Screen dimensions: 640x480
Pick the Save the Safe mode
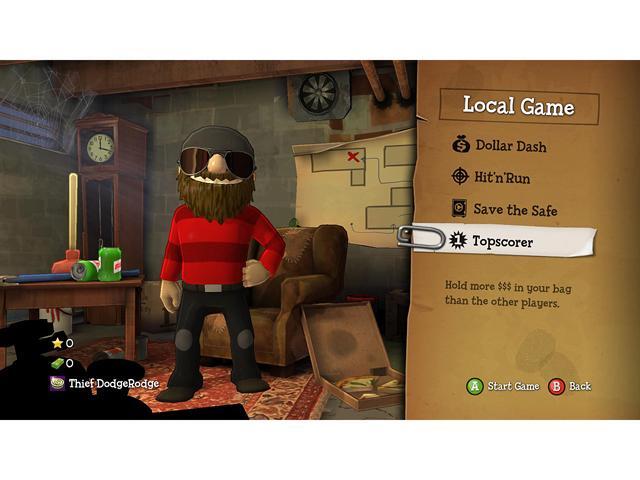tap(515, 210)
